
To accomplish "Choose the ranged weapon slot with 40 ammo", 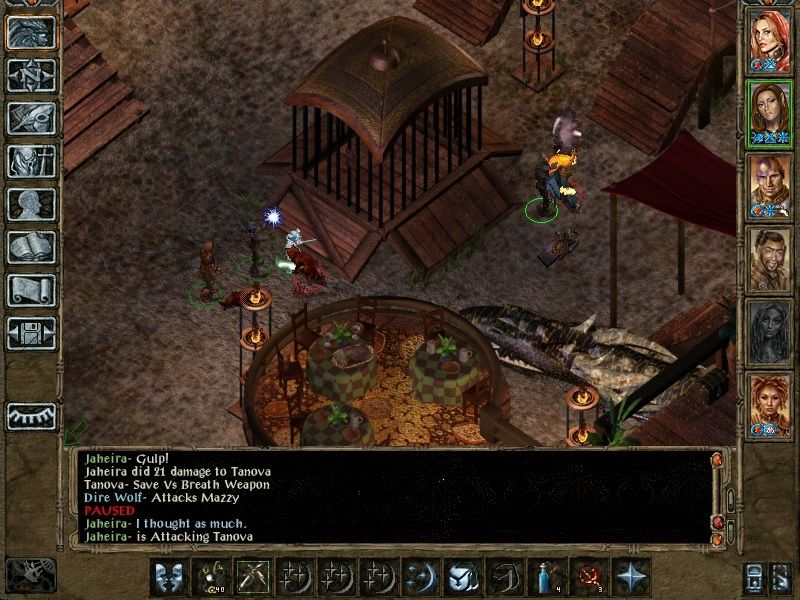I will pos(209,577).
